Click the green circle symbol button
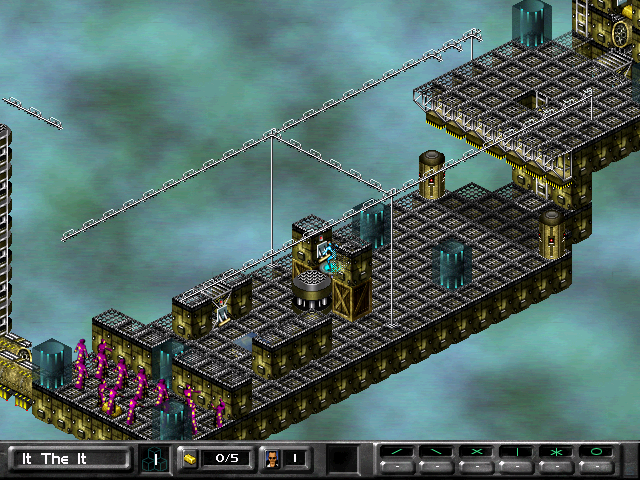The image size is (640, 480). pyautogui.click(x=597, y=453)
